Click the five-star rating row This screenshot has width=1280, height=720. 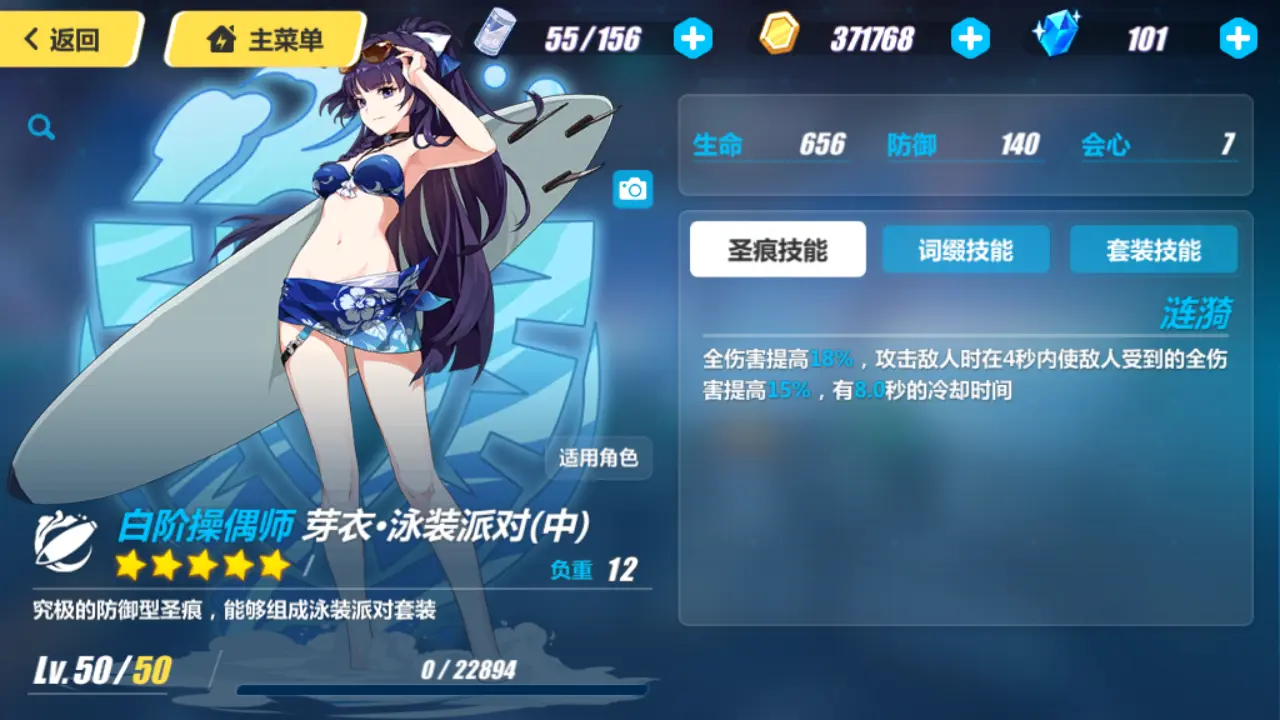[x=202, y=566]
